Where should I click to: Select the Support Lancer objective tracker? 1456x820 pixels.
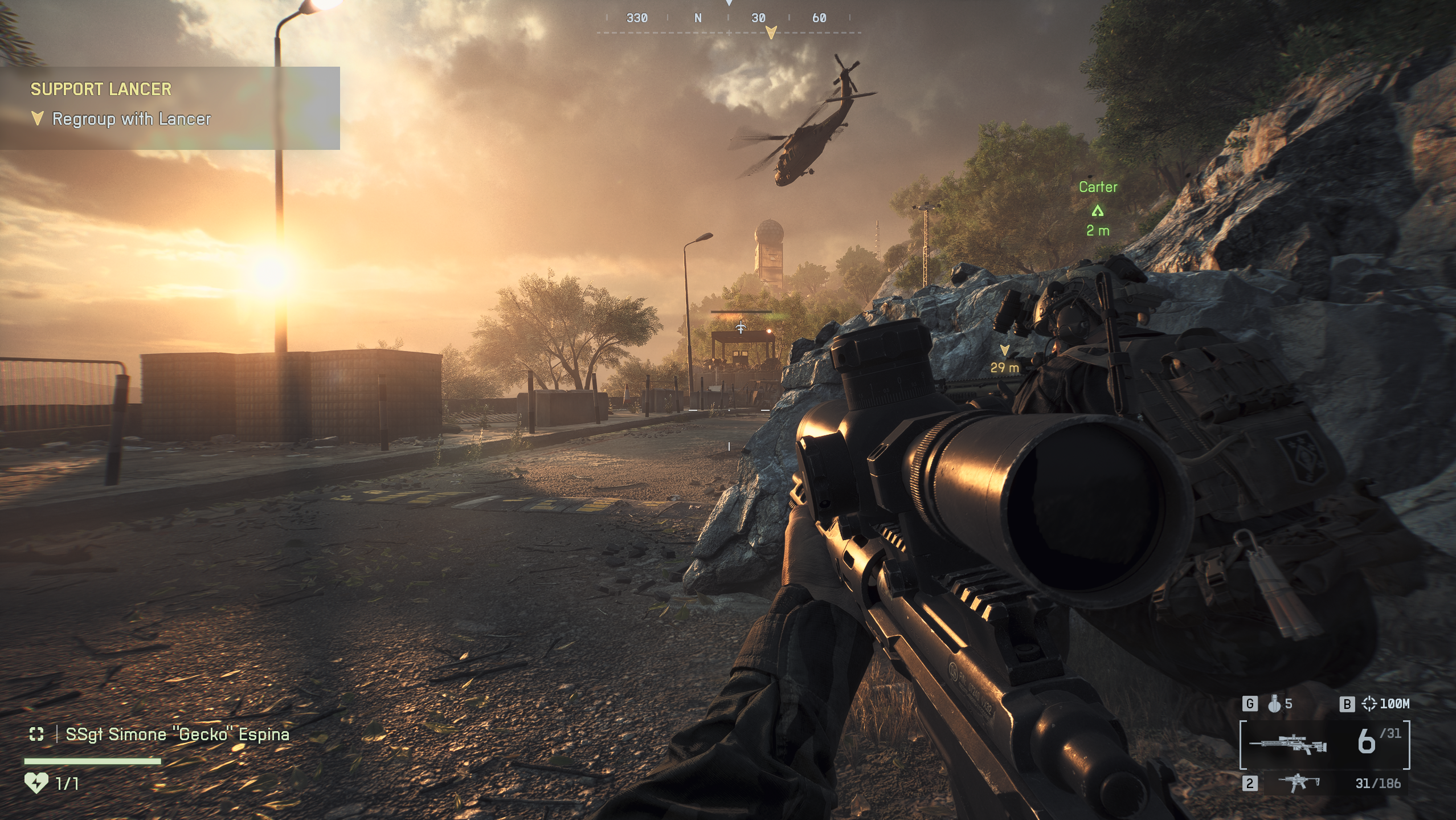tap(170, 107)
